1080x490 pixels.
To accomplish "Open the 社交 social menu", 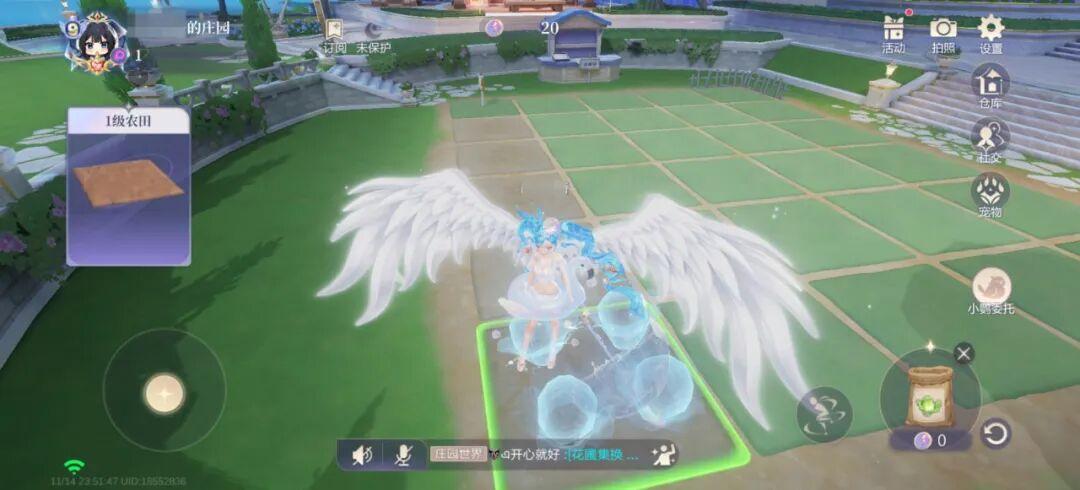I will (x=990, y=138).
